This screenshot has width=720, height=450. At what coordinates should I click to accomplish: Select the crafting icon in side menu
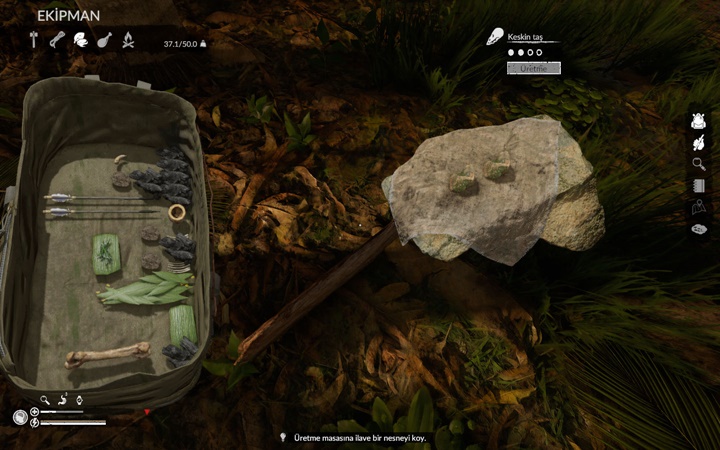[x=699, y=143]
